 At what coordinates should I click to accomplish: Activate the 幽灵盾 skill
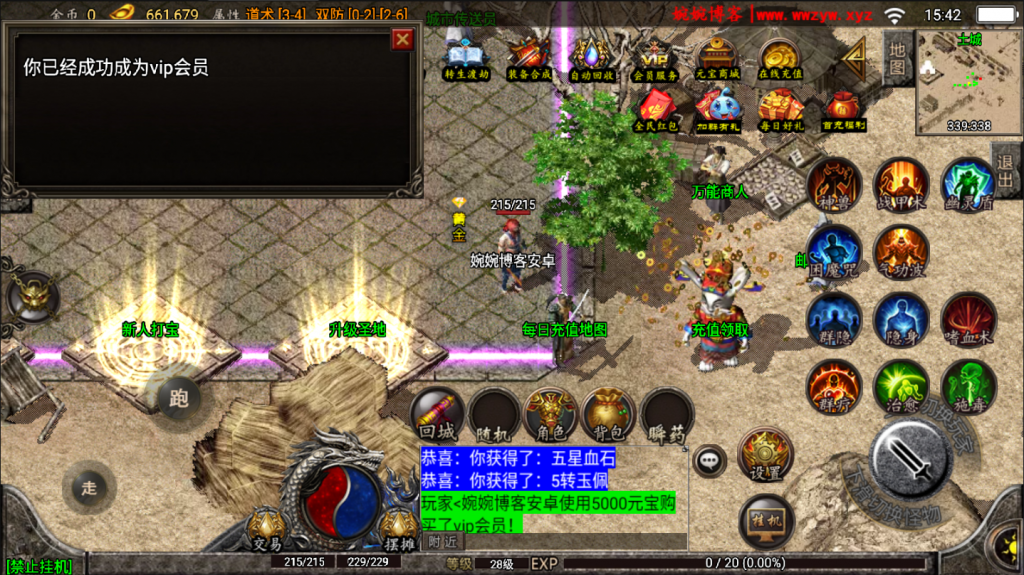tap(967, 184)
